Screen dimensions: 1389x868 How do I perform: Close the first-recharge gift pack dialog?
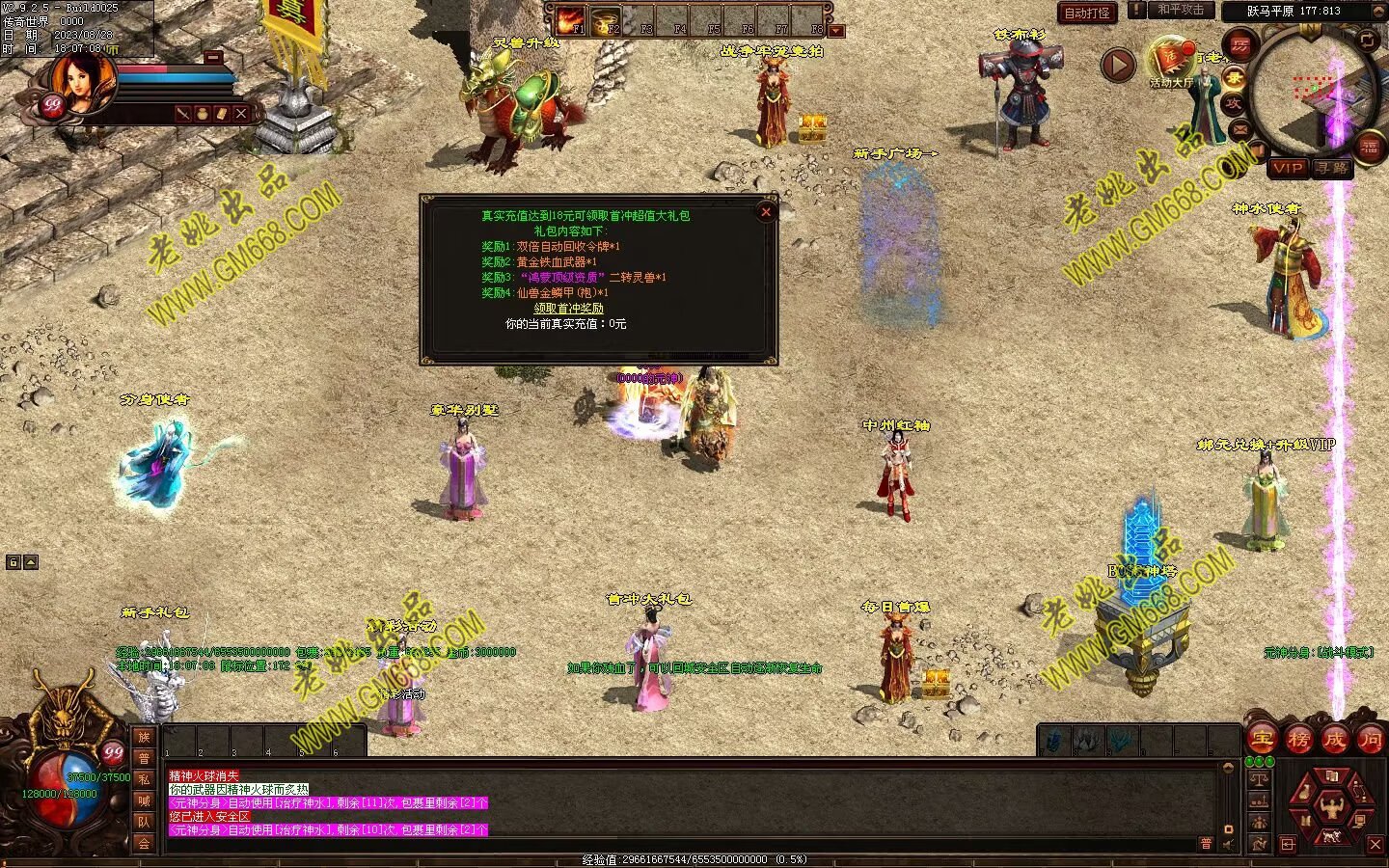coord(766,212)
